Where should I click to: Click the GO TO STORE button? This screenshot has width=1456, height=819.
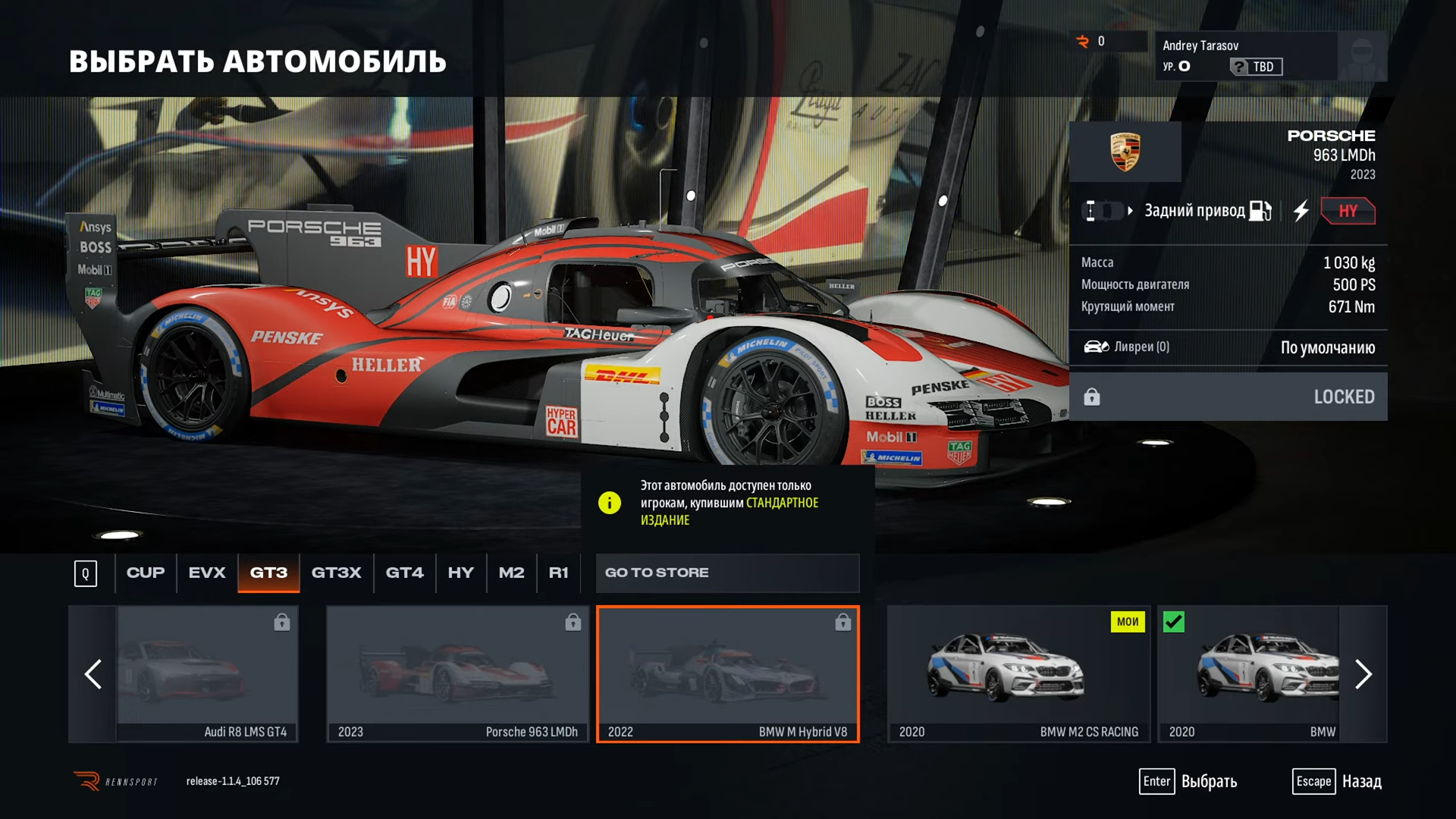tap(726, 573)
